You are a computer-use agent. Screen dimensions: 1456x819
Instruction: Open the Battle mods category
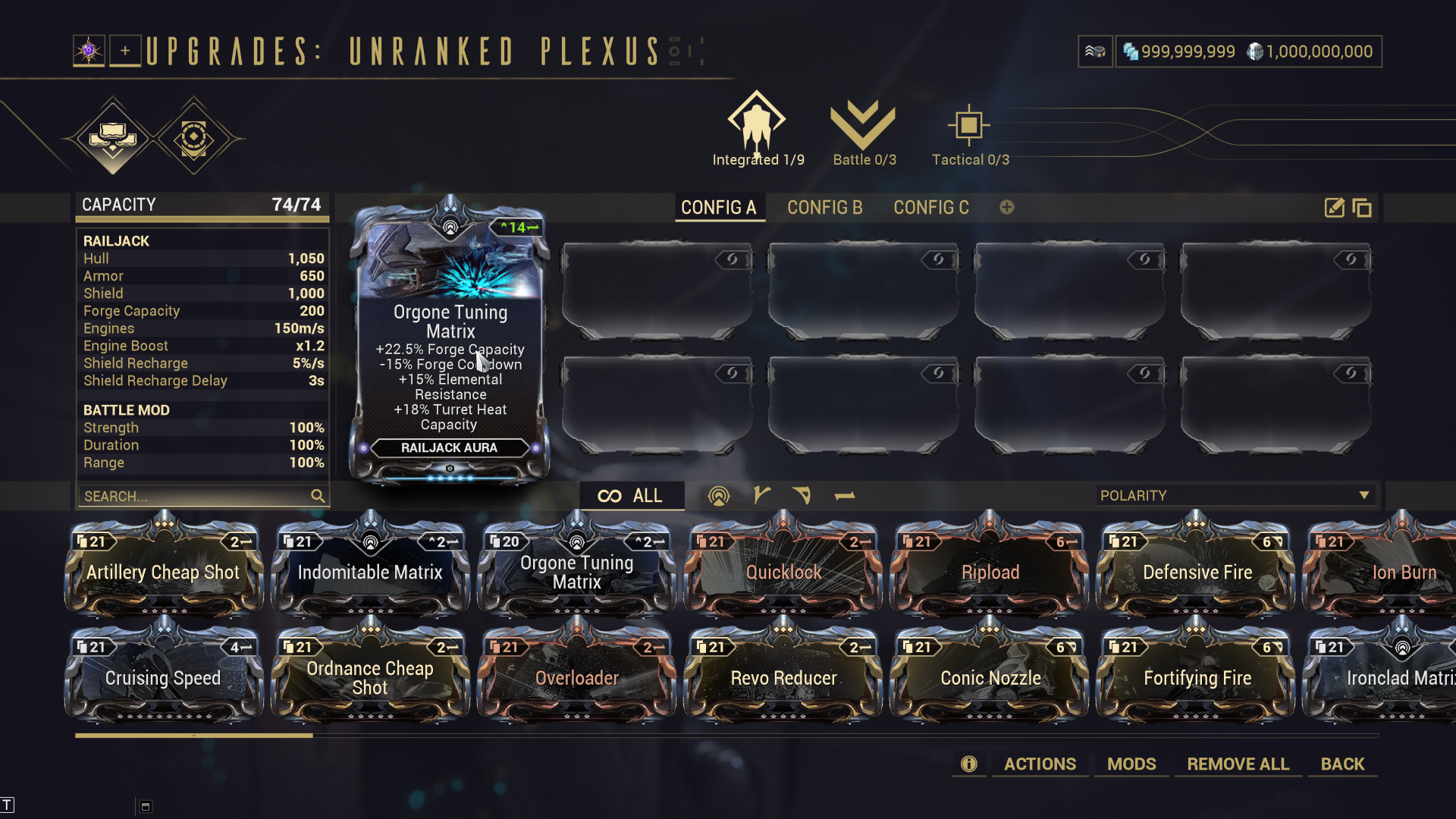pyautogui.click(x=864, y=129)
